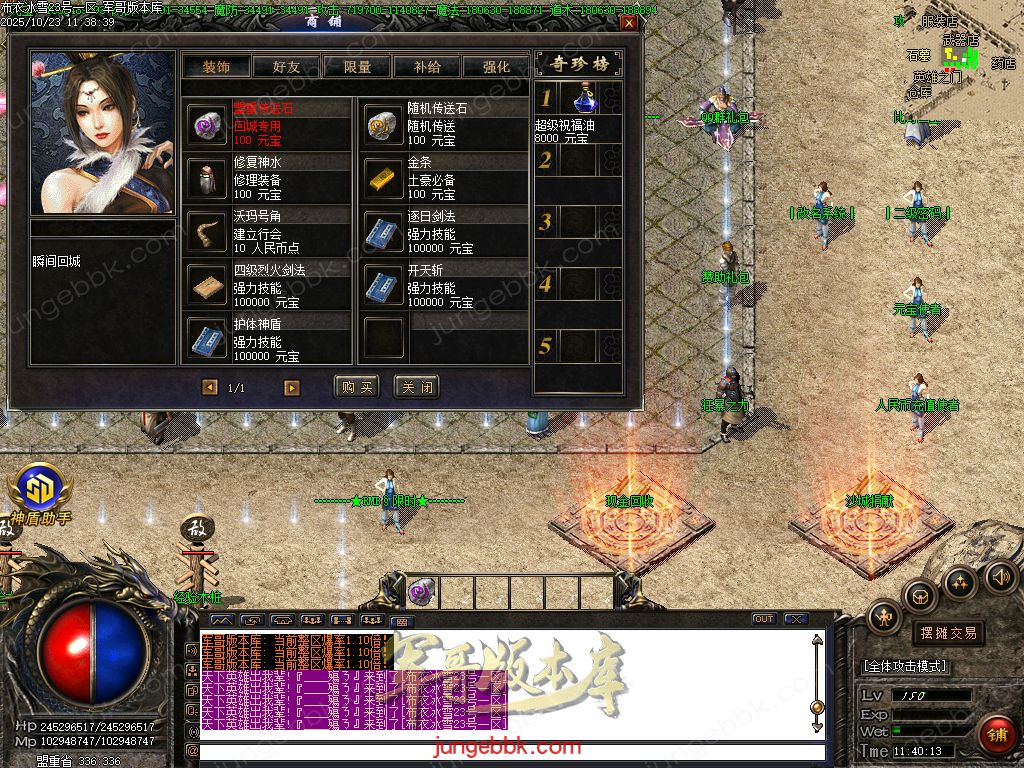Select the 超级祝福油 featured potion
Image resolution: width=1024 pixels, height=768 pixels.
click(586, 100)
